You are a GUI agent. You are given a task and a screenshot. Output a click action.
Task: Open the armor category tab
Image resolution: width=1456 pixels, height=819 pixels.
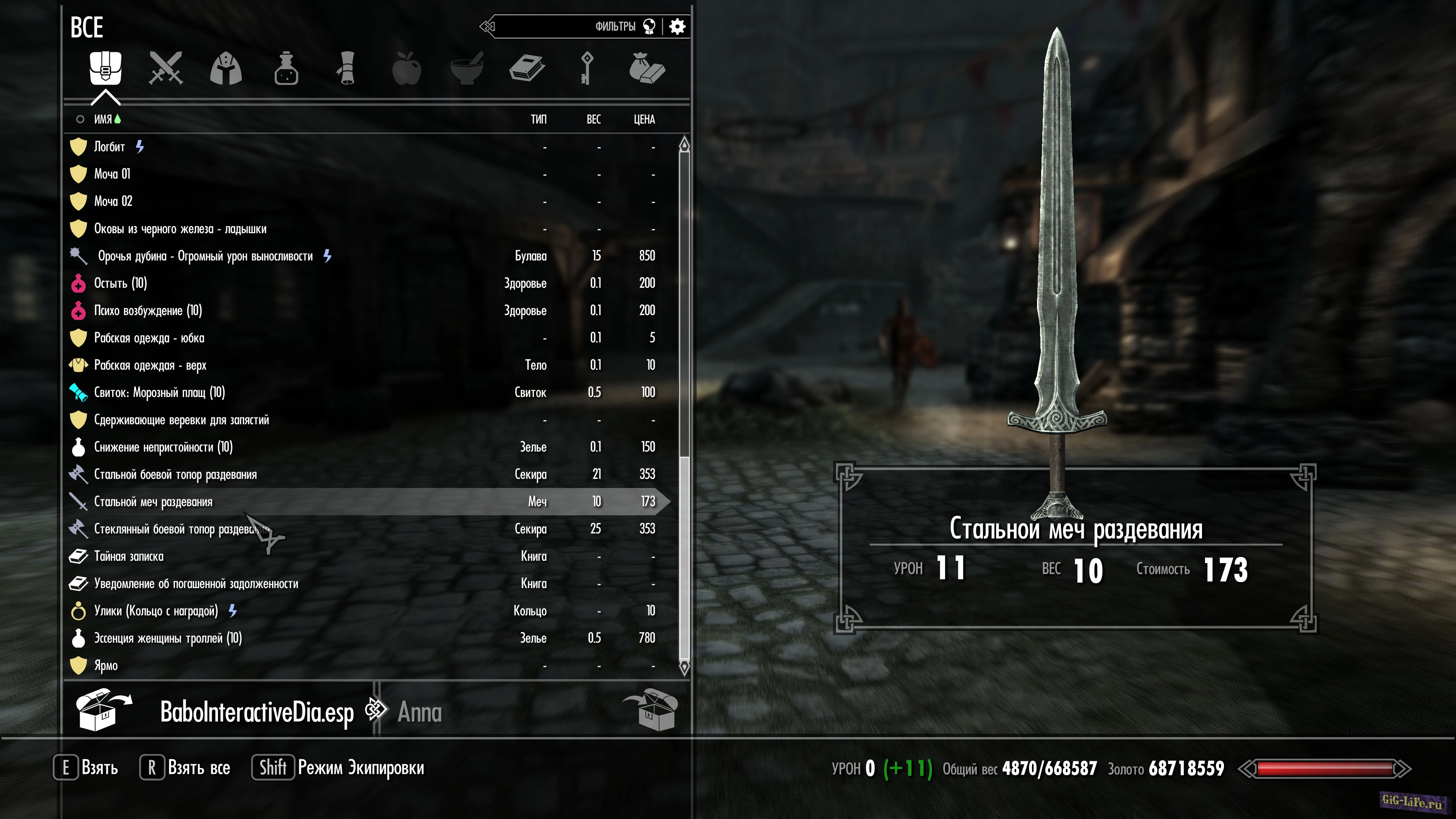tap(226, 68)
